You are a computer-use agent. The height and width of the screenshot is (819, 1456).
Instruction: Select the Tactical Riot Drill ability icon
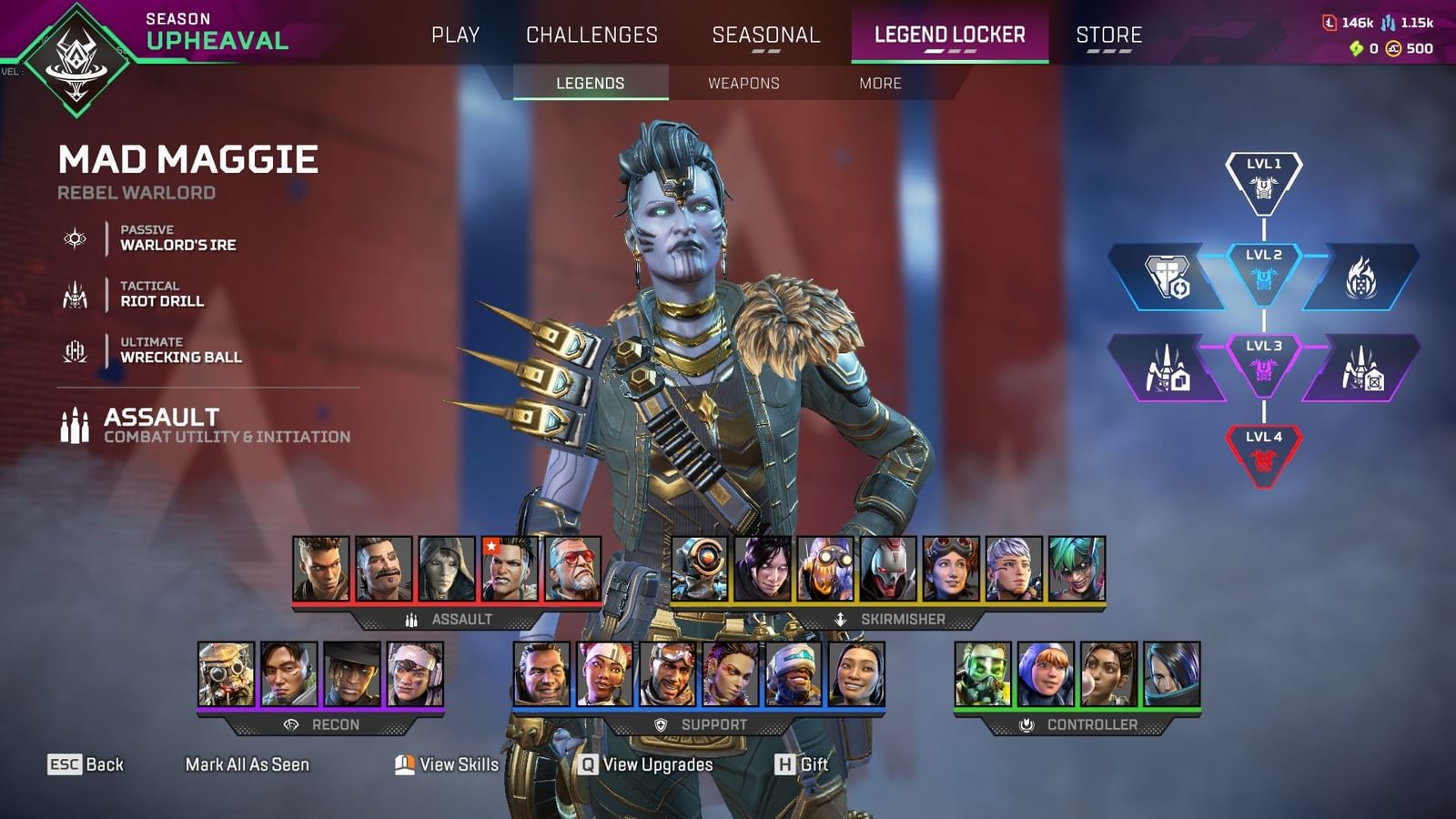pyautogui.click(x=75, y=294)
